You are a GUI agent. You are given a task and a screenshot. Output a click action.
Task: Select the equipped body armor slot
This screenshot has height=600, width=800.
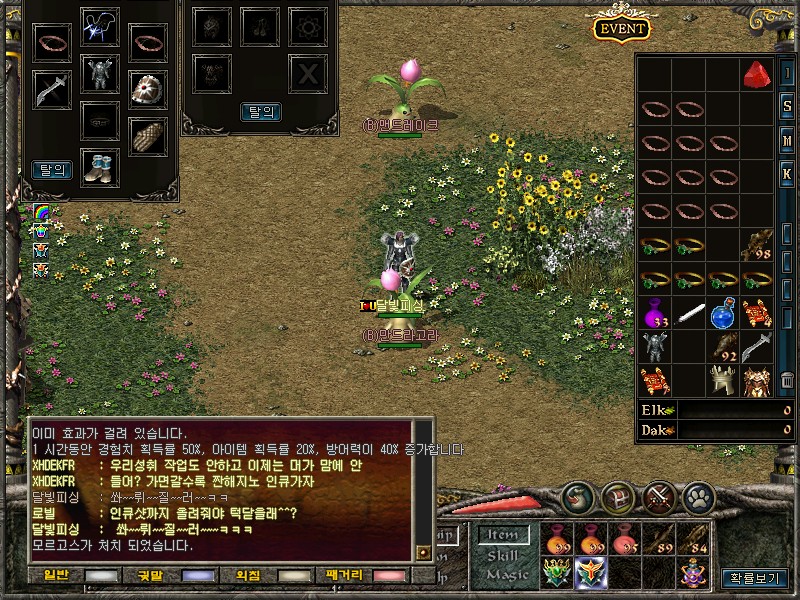[x=99, y=74]
